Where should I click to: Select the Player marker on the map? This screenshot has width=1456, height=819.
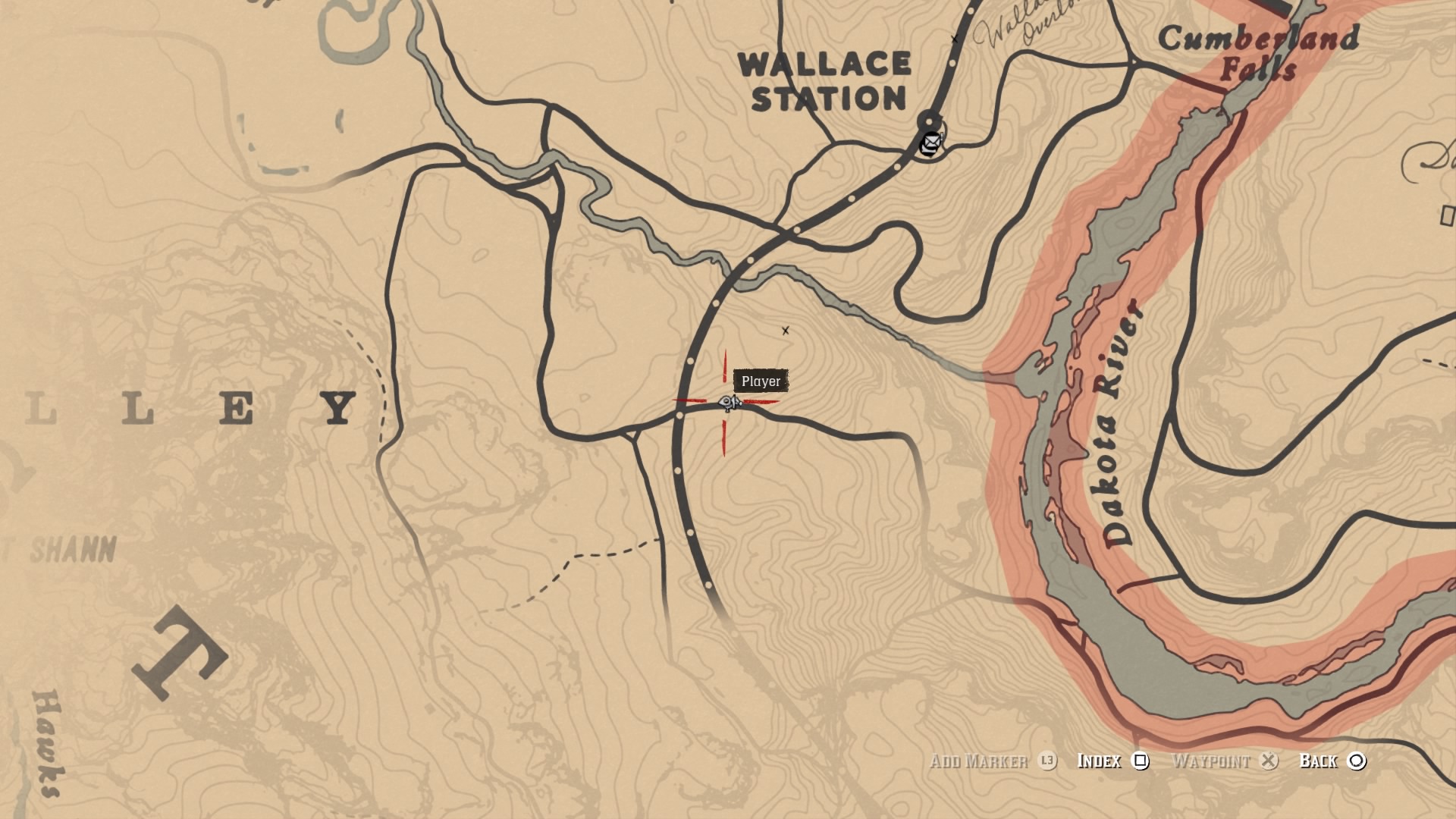(729, 403)
